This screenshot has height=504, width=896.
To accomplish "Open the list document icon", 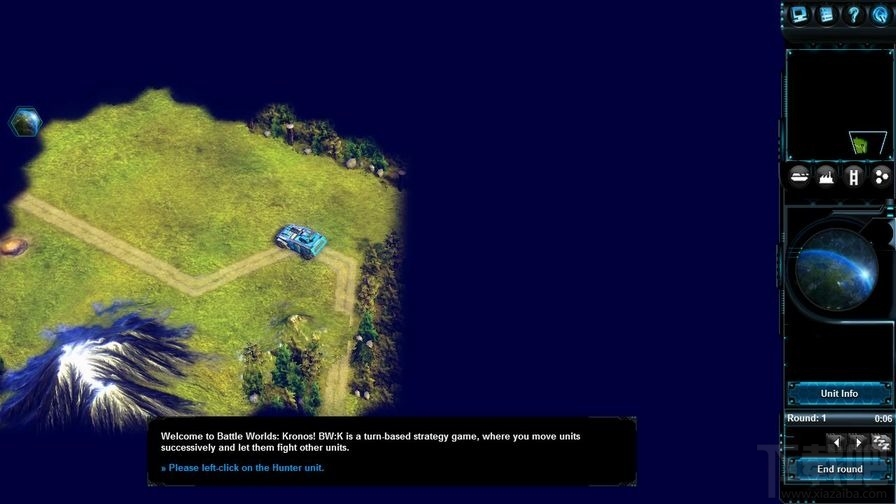I will [x=826, y=14].
